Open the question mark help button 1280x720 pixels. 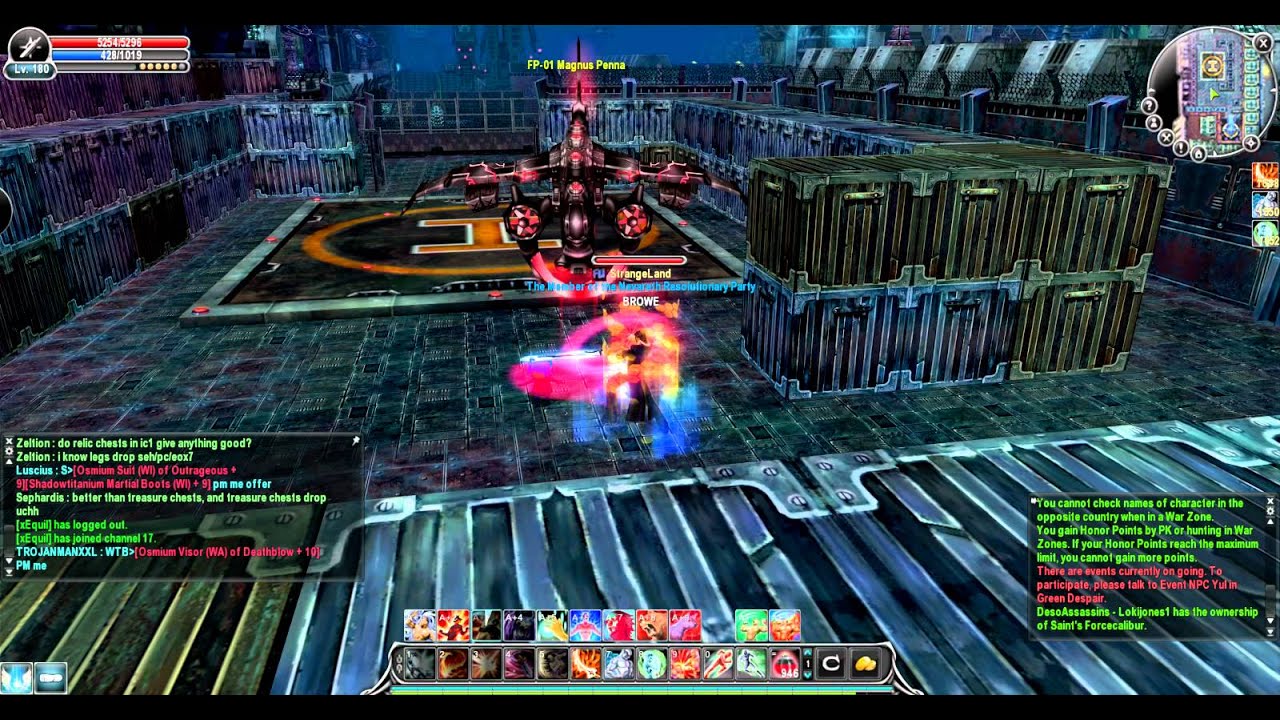[1149, 106]
